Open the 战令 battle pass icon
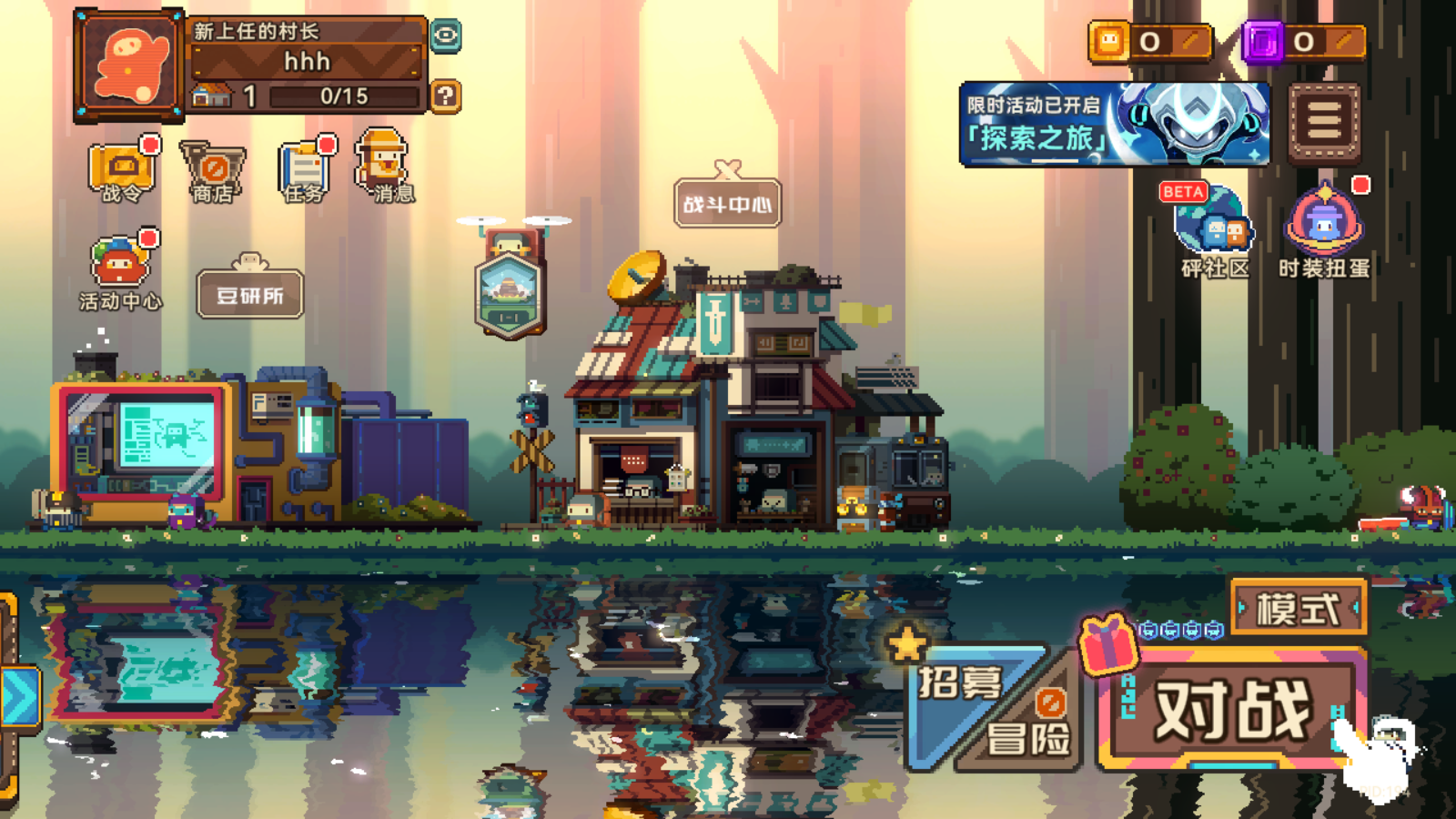The width and height of the screenshot is (1456, 819). click(x=121, y=170)
